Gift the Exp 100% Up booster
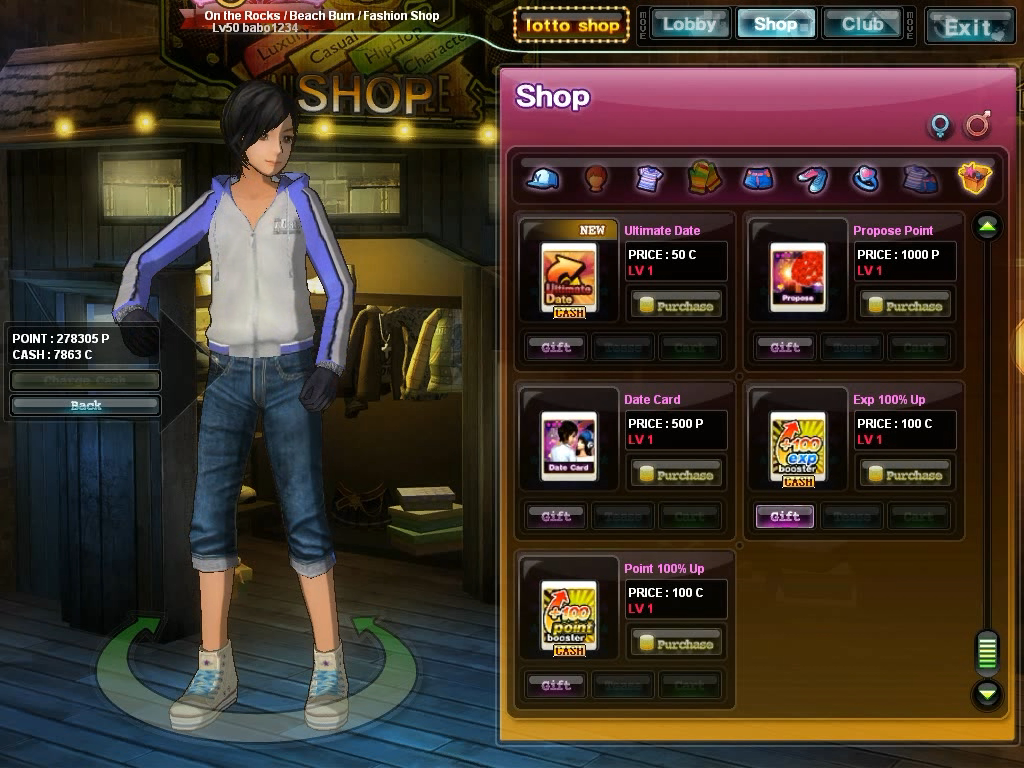The width and height of the screenshot is (1024, 768). pos(785,516)
